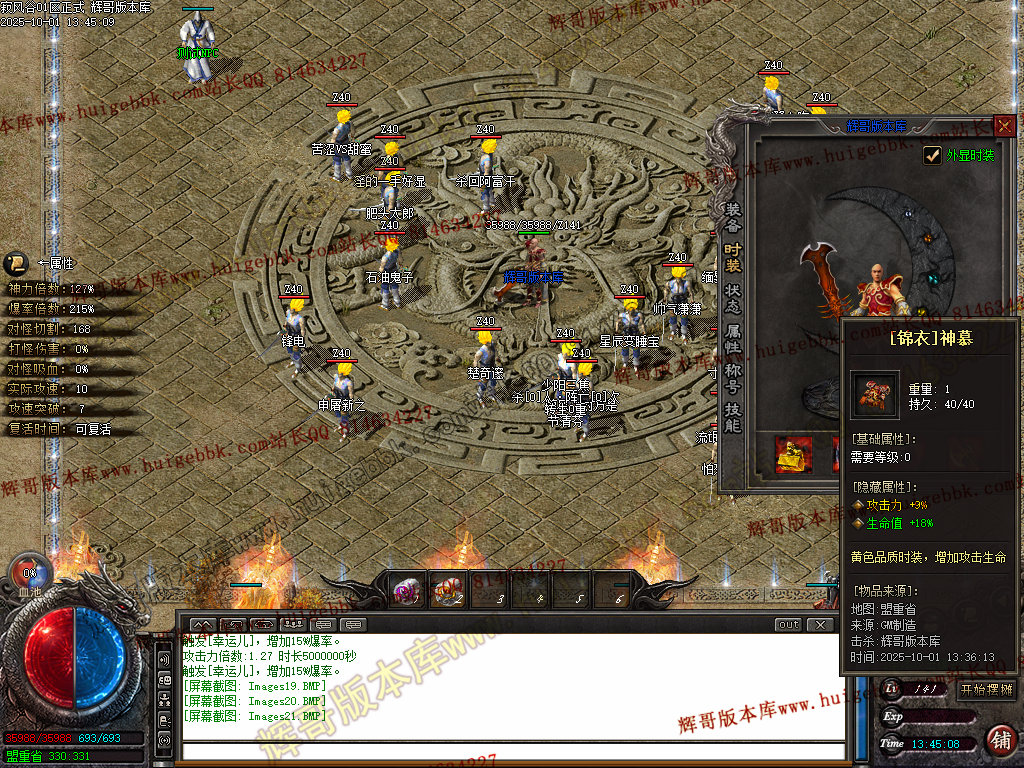1024x768 pixels.
Task: Open the red 铺 shop button
Action: point(999,740)
